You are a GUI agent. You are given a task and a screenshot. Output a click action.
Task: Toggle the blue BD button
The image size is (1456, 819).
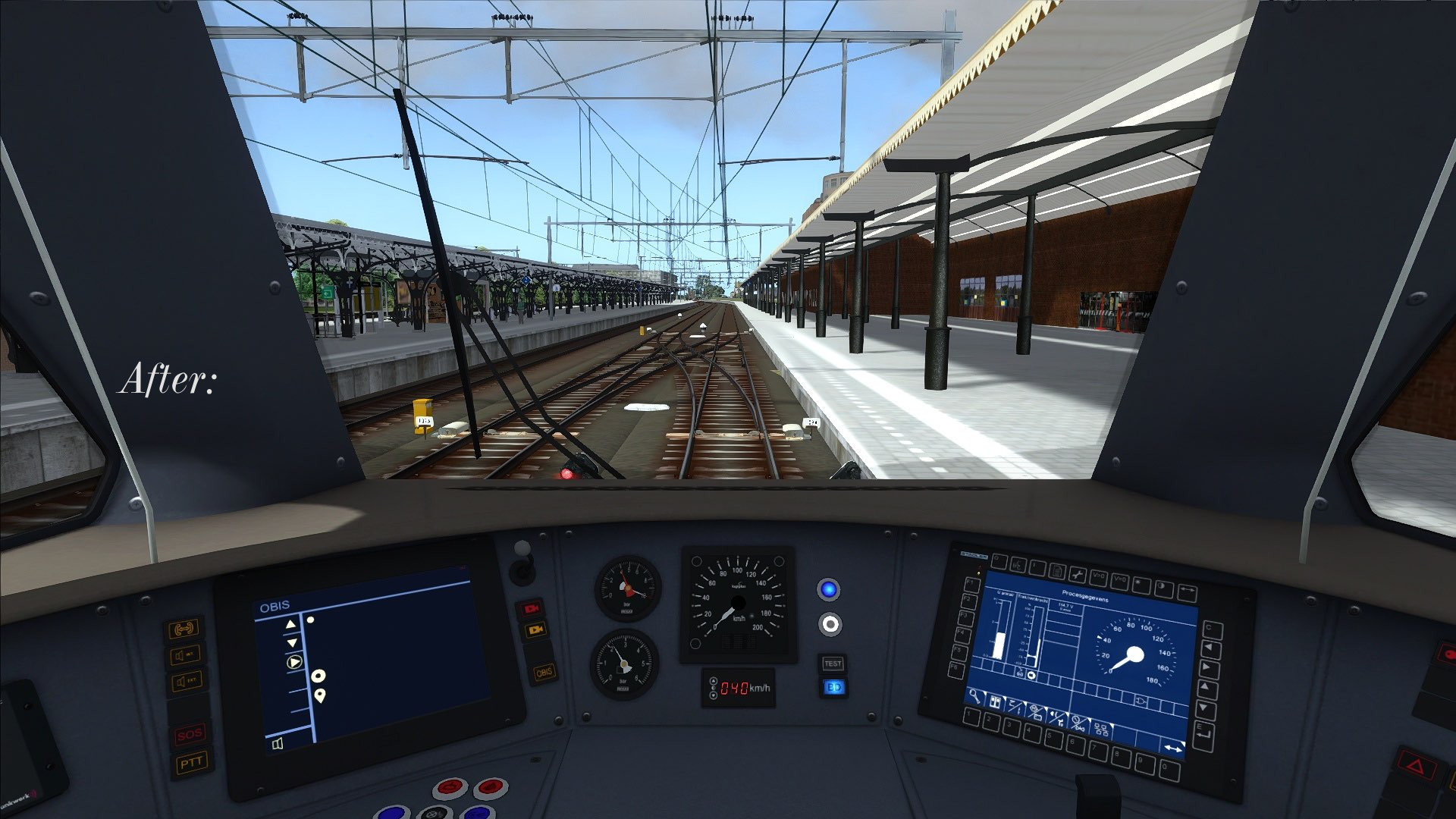[x=833, y=687]
